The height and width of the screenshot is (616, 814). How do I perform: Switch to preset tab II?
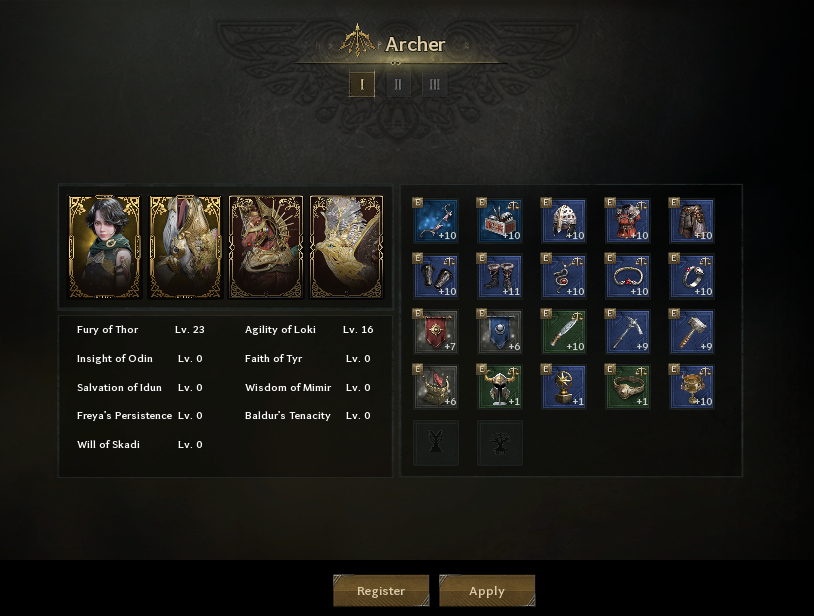pos(398,84)
